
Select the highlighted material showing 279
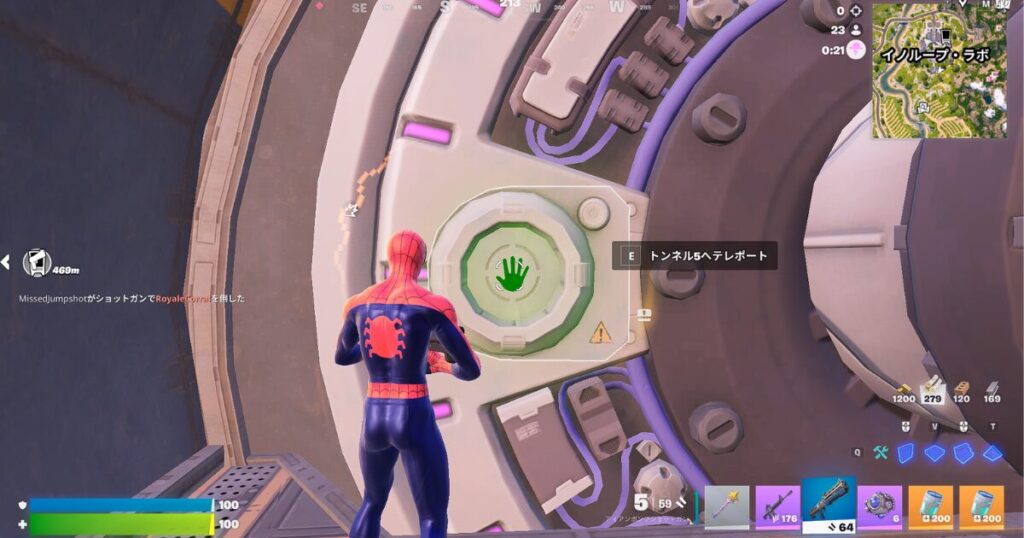(934, 388)
